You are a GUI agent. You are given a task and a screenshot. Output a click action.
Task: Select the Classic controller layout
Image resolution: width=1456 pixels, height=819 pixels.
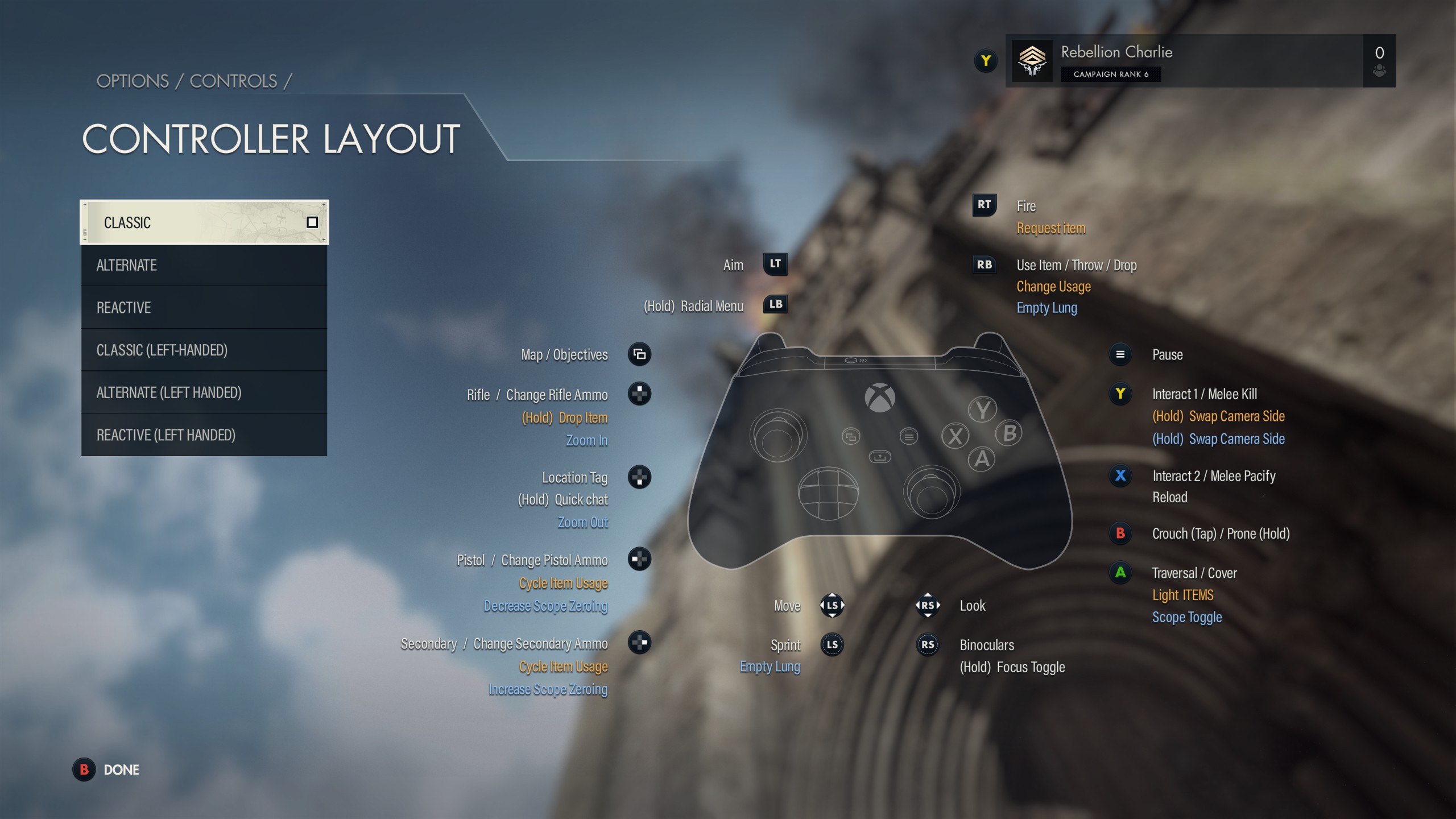204,222
